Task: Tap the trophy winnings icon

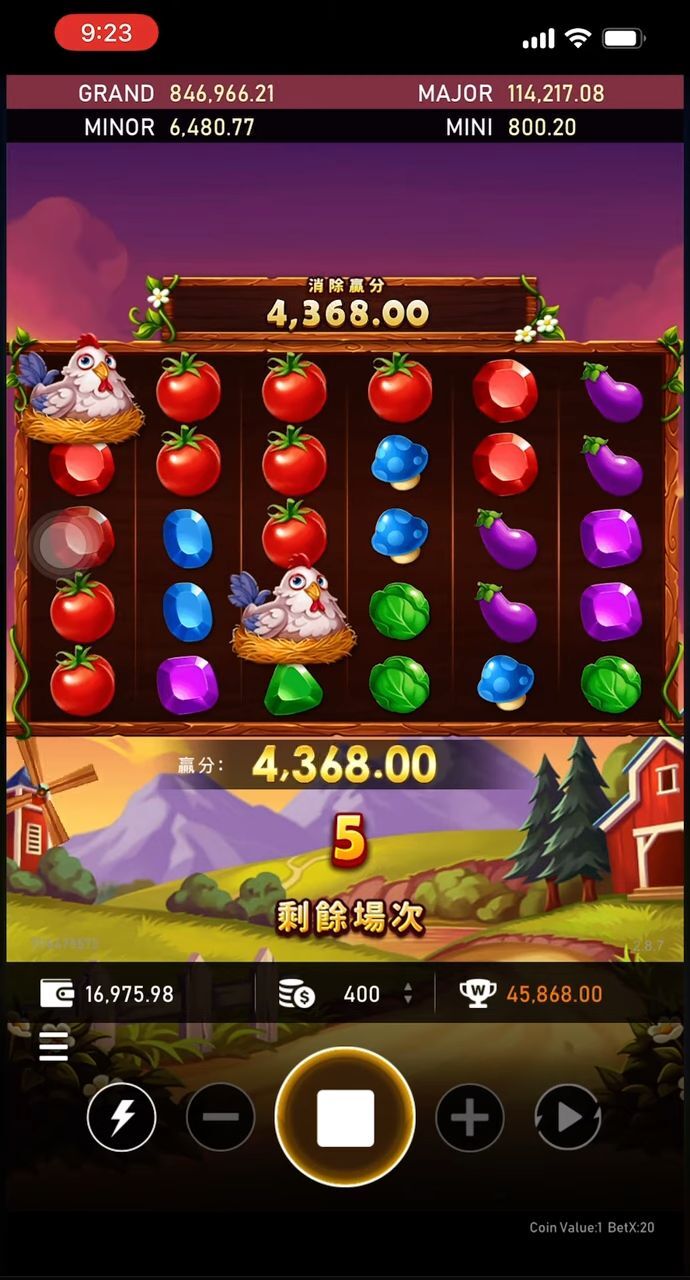Action: pos(478,993)
